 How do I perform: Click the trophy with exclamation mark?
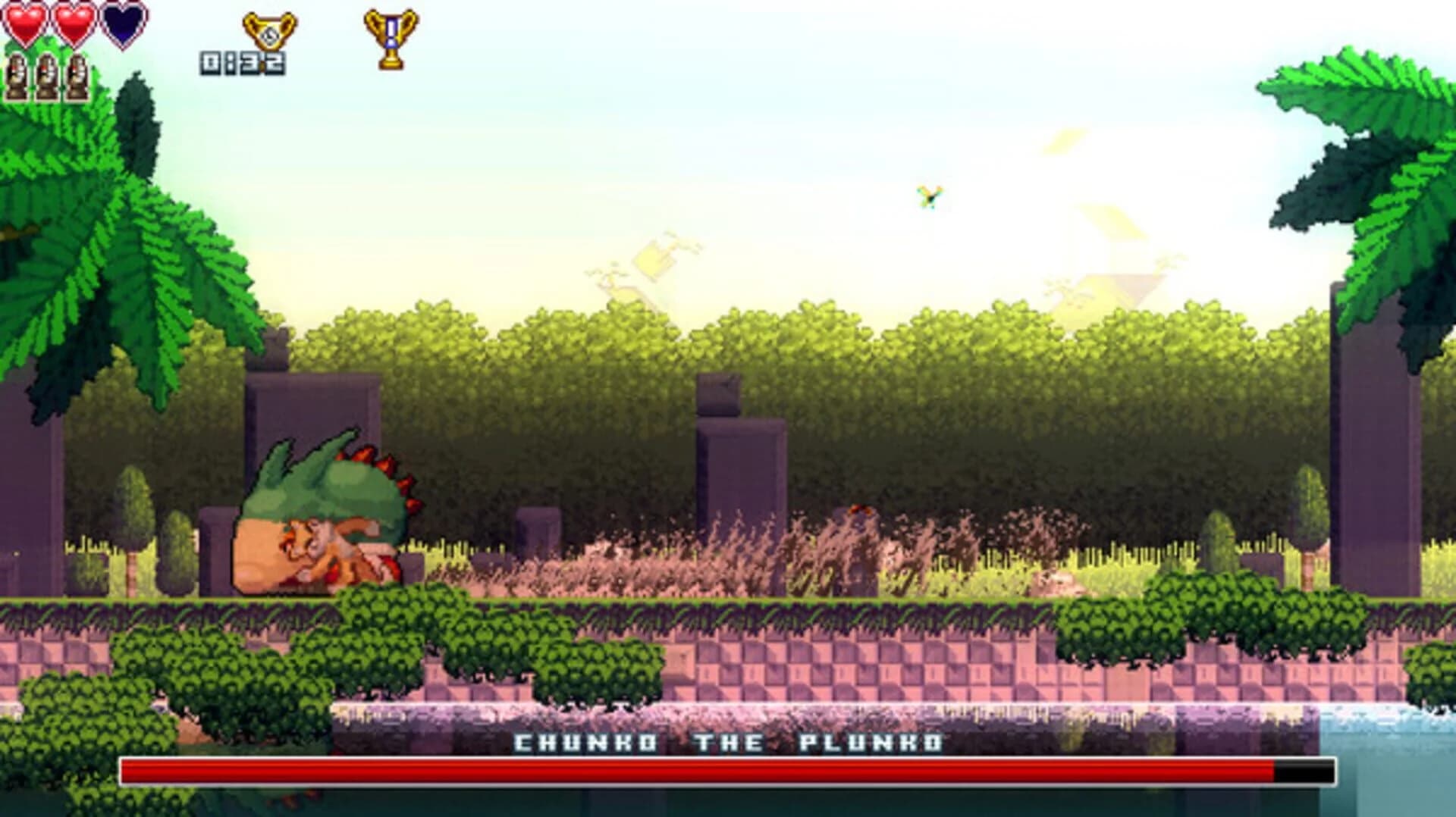(389, 36)
